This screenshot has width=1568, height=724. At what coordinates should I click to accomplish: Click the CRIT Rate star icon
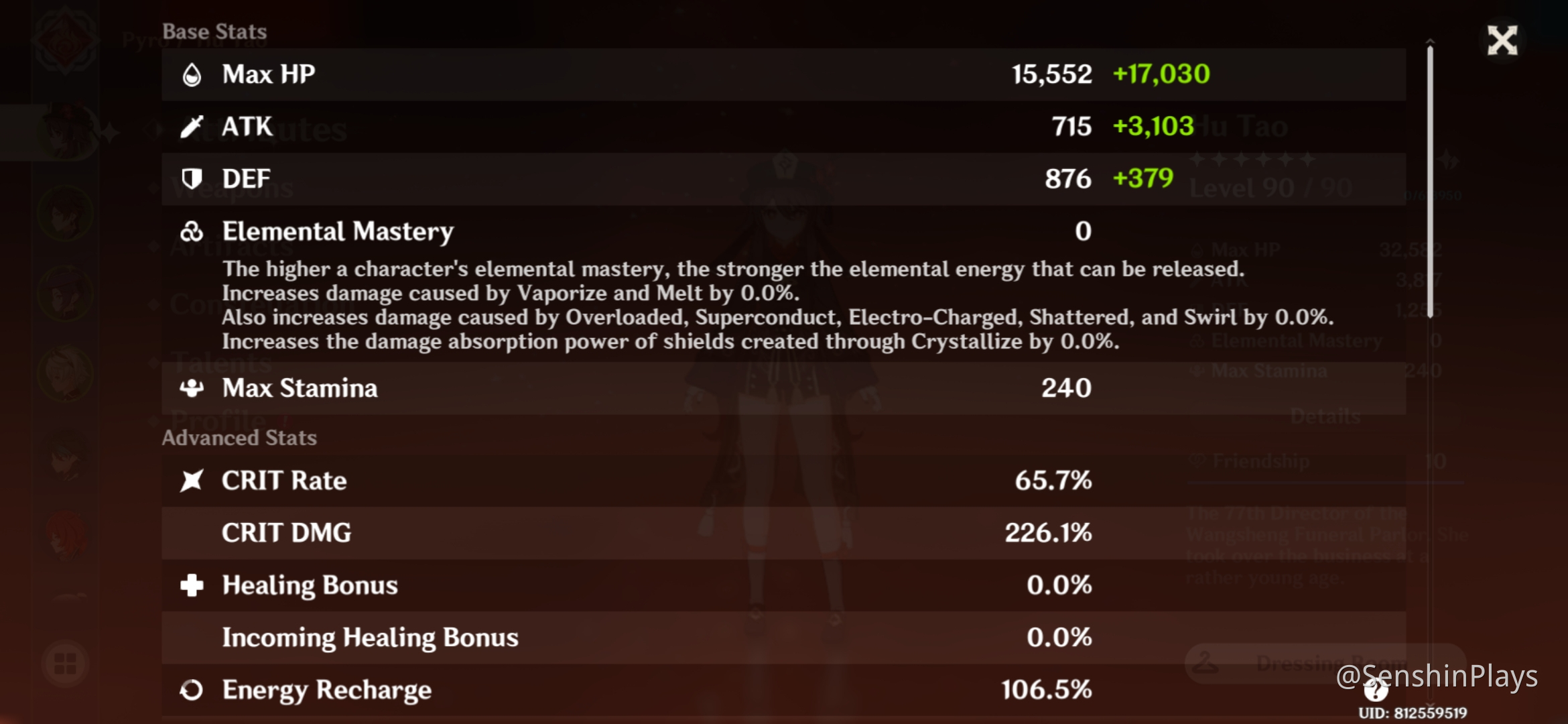pyautogui.click(x=192, y=480)
